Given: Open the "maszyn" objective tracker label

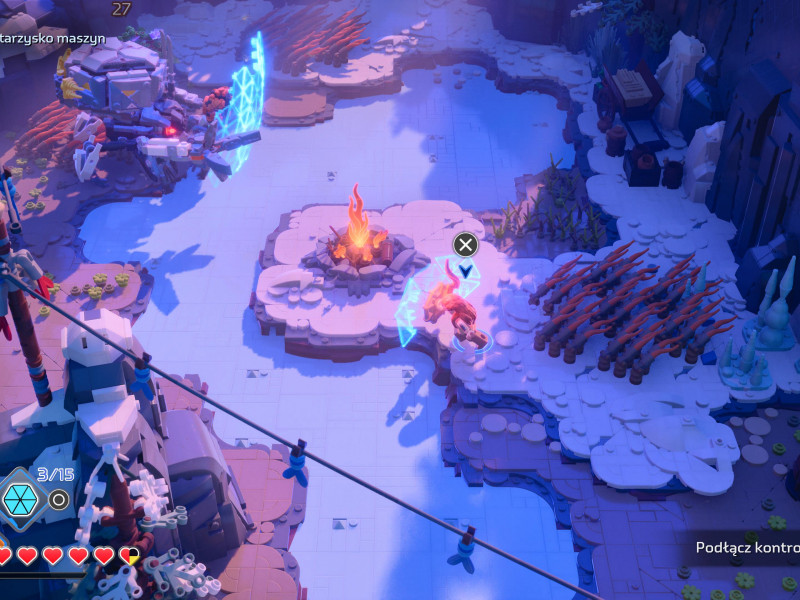Looking at the screenshot, I should [x=60, y=38].
